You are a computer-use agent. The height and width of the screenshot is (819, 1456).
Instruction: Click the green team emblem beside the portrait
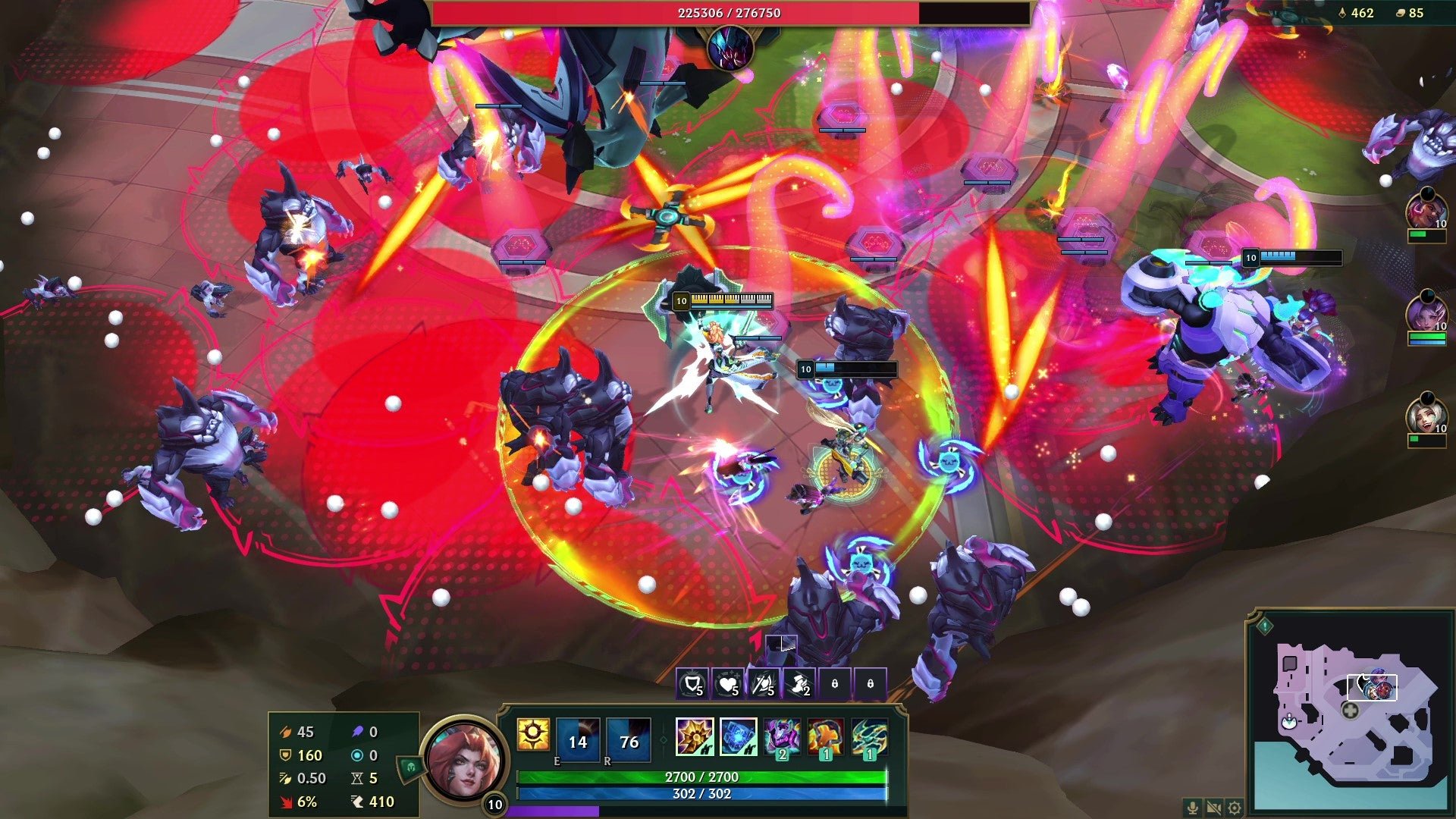tap(410, 767)
